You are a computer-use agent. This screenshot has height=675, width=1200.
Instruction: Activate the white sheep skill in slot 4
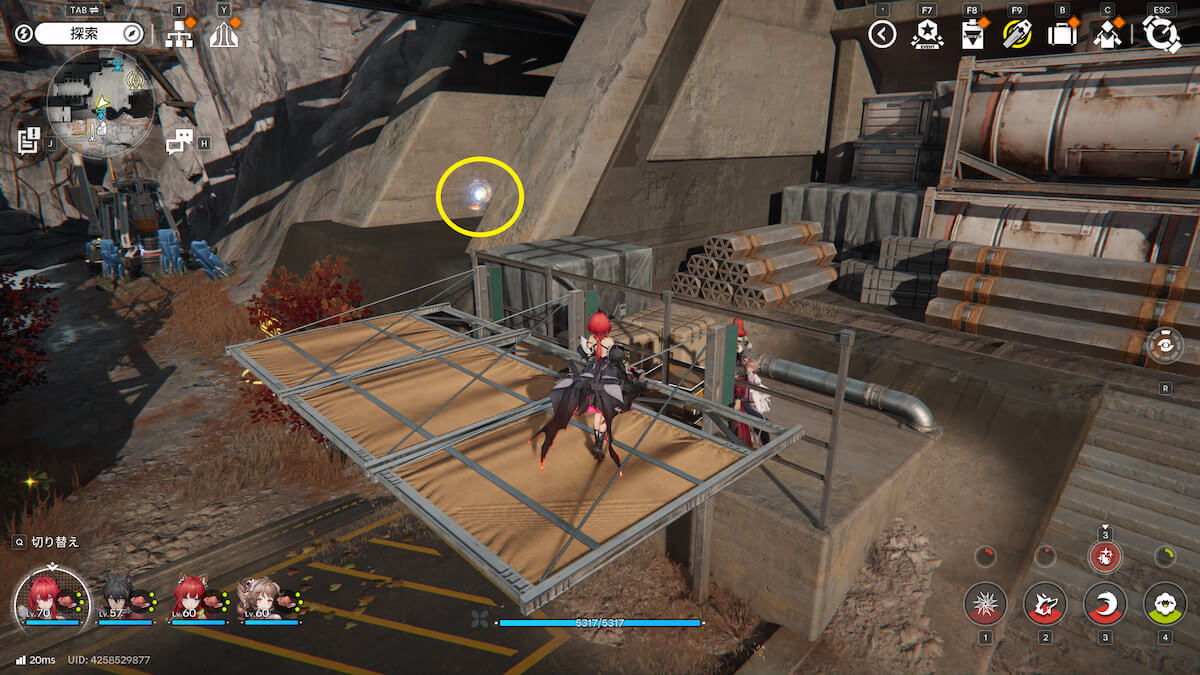[x=1165, y=604]
